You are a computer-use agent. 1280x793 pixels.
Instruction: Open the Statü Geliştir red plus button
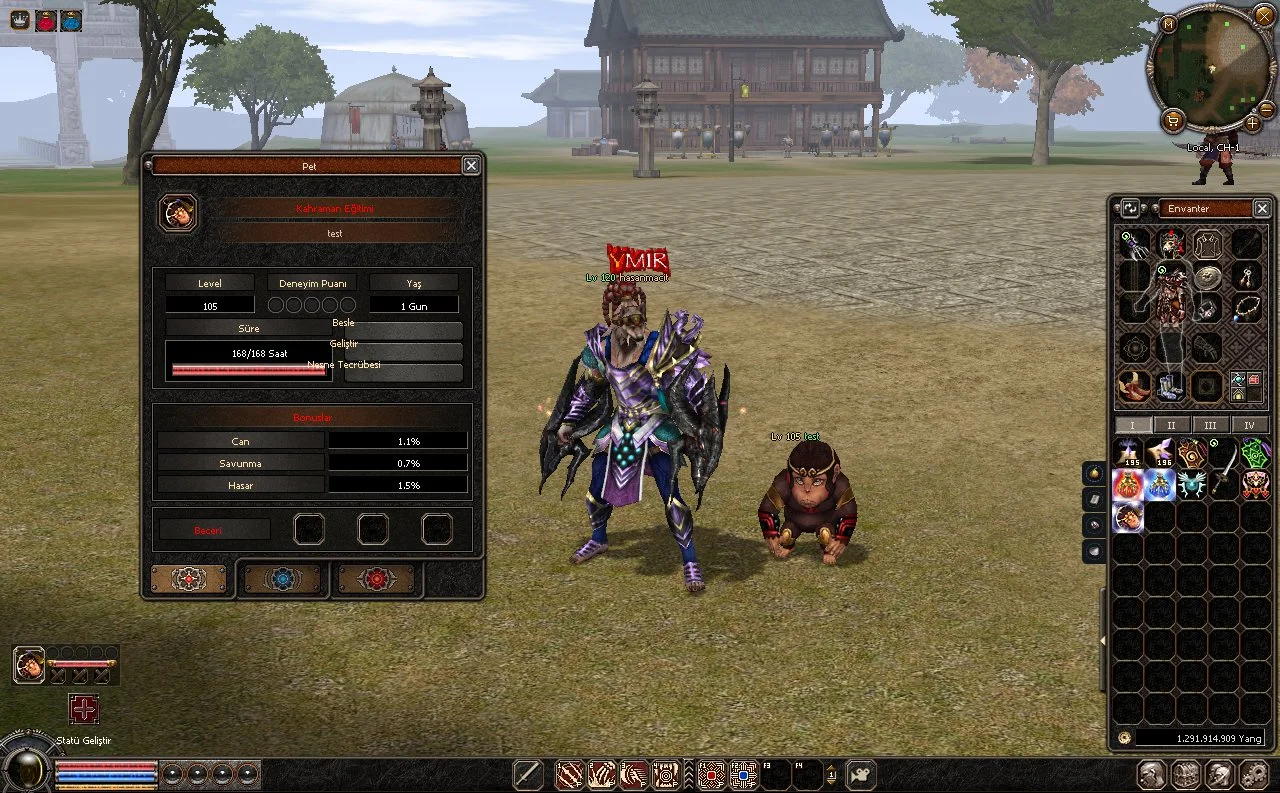tap(83, 709)
